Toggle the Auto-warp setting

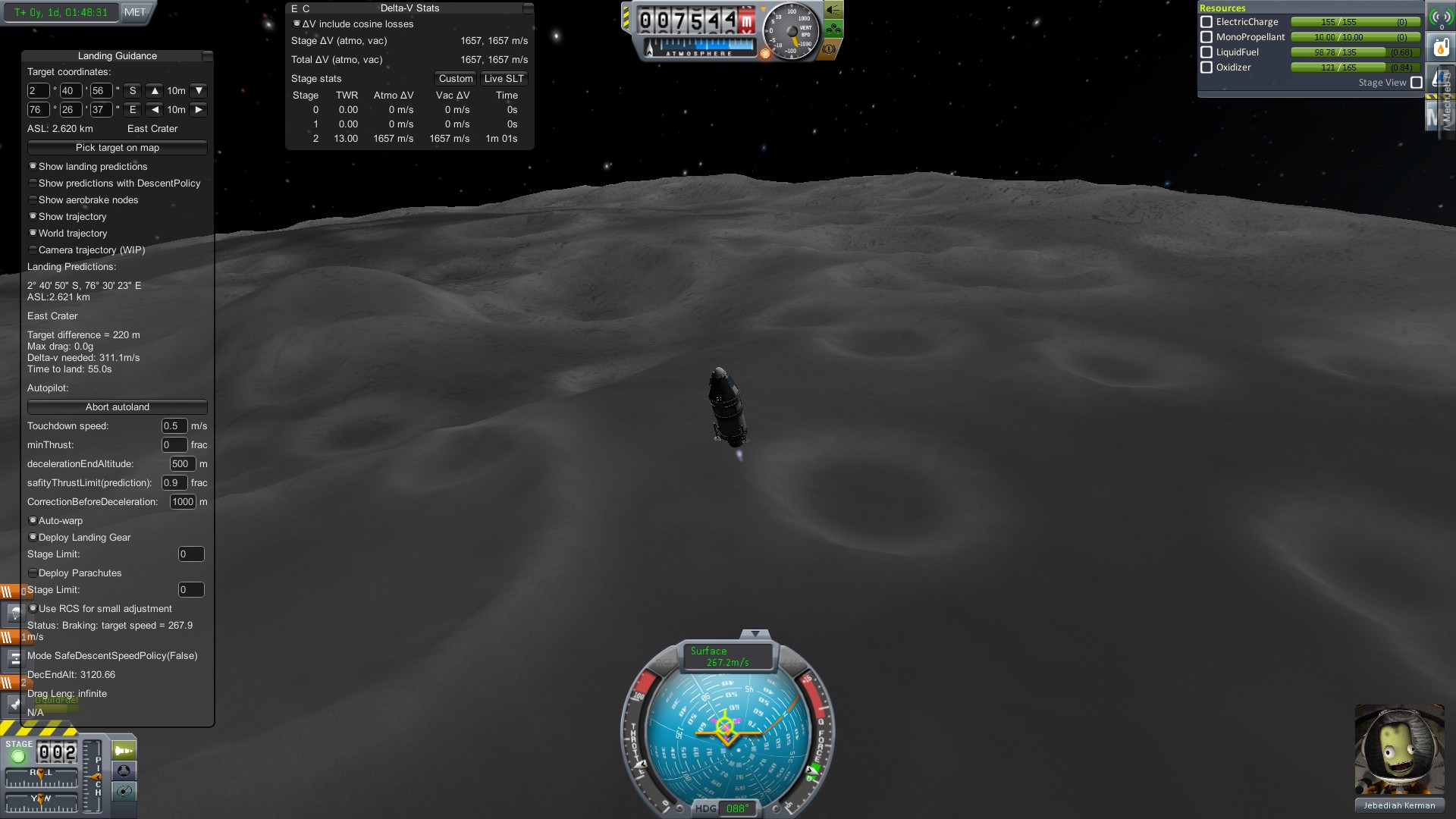coord(33,521)
